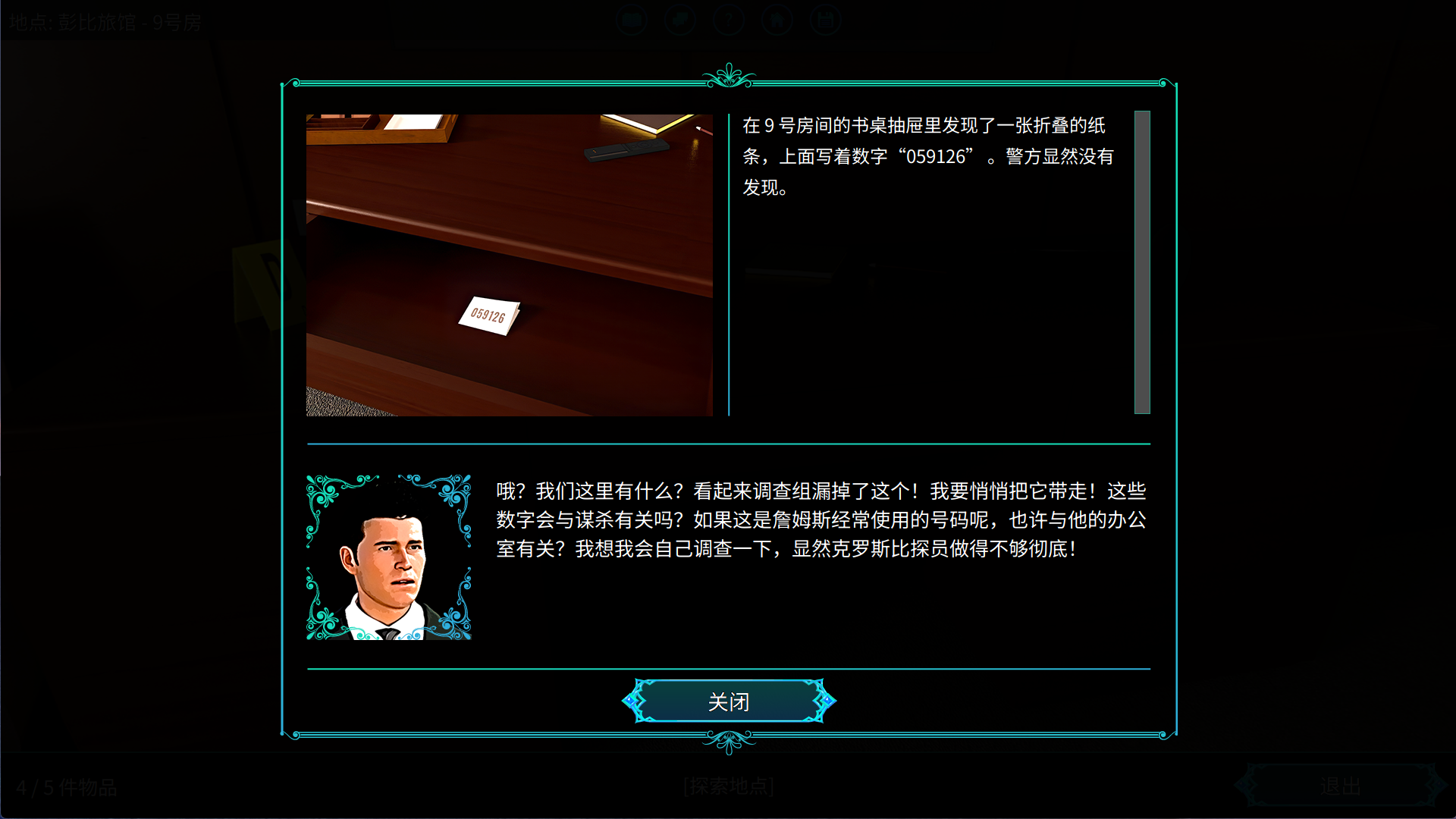Open the journal book icon

click(632, 20)
